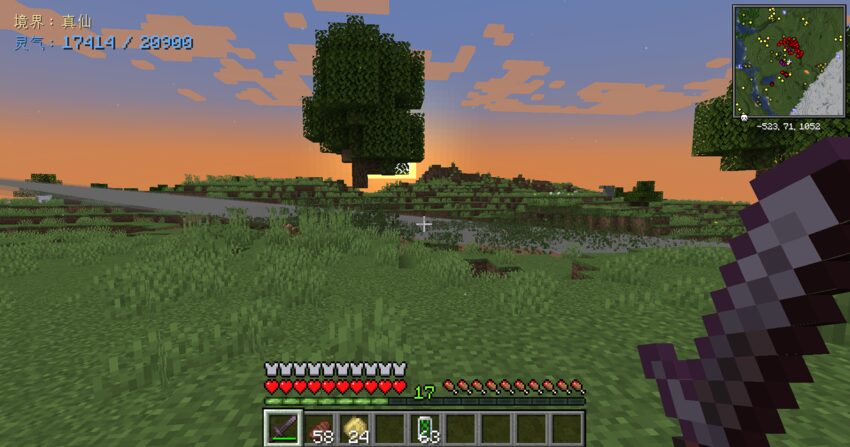Select the sword hotbar slot
Screen dimensions: 850x447
[x=283, y=428]
